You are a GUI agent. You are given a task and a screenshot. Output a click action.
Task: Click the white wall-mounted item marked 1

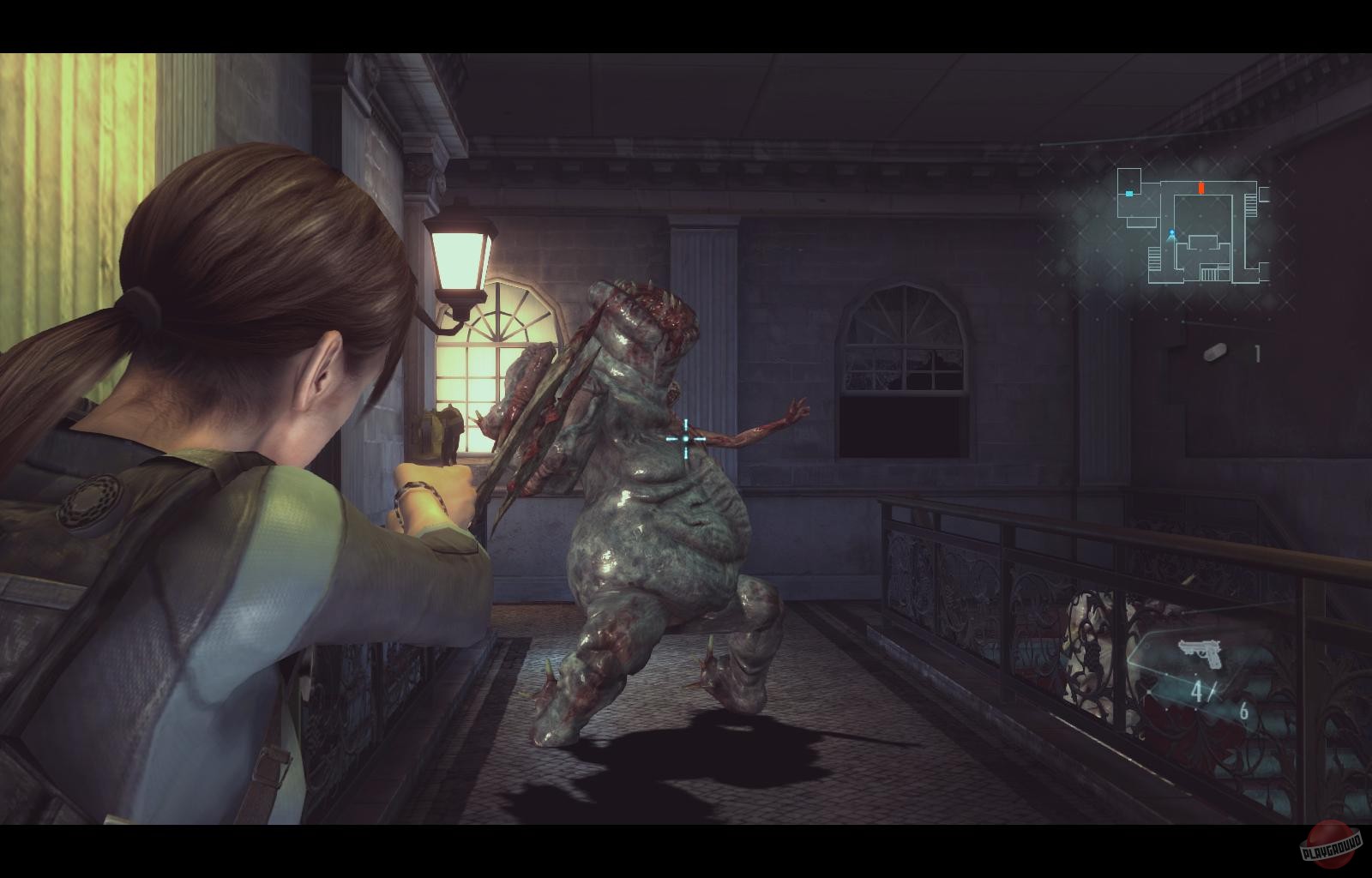(1215, 351)
